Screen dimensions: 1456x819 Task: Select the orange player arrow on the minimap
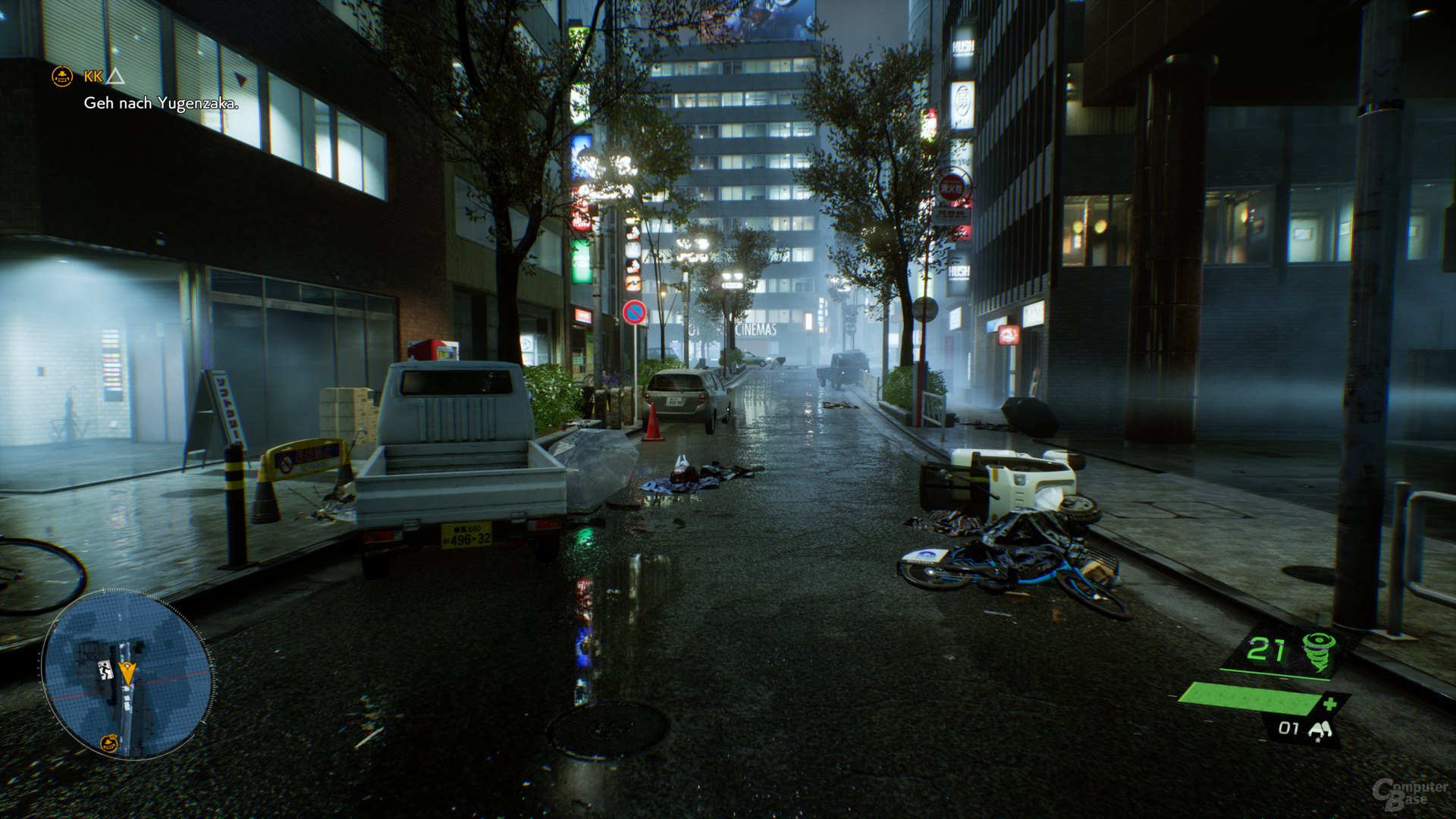tap(128, 674)
